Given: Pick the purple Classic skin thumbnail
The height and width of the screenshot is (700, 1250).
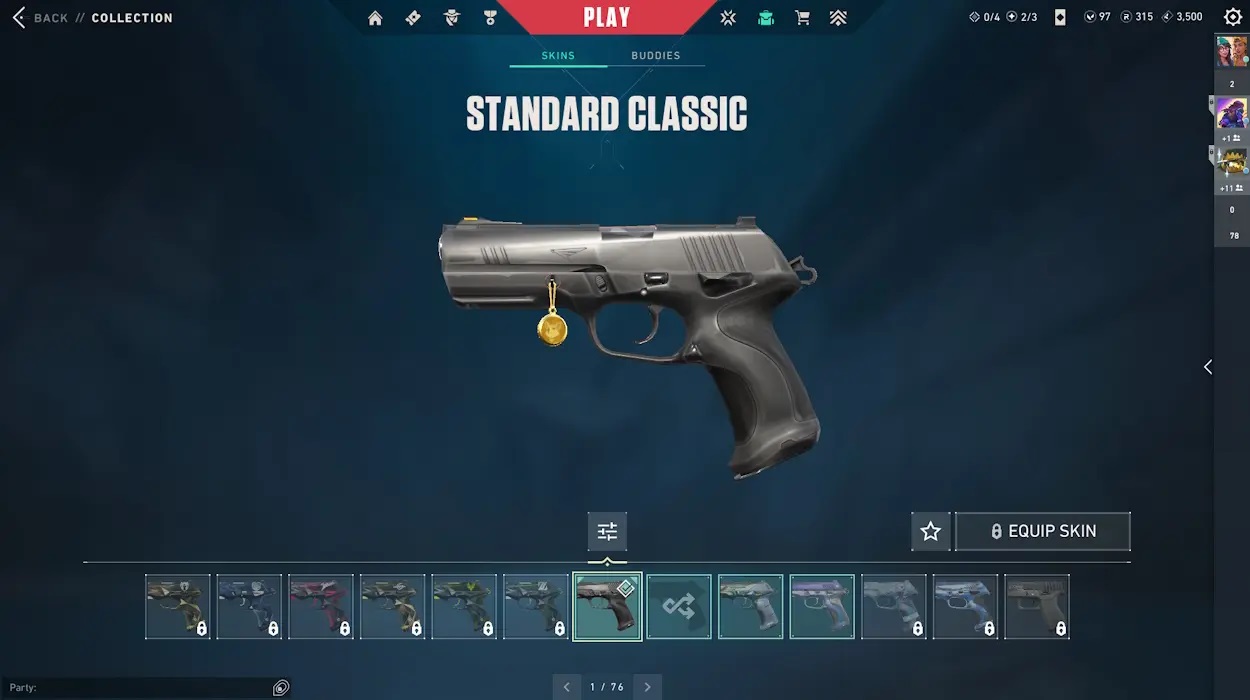Looking at the screenshot, I should pyautogui.click(x=822, y=606).
